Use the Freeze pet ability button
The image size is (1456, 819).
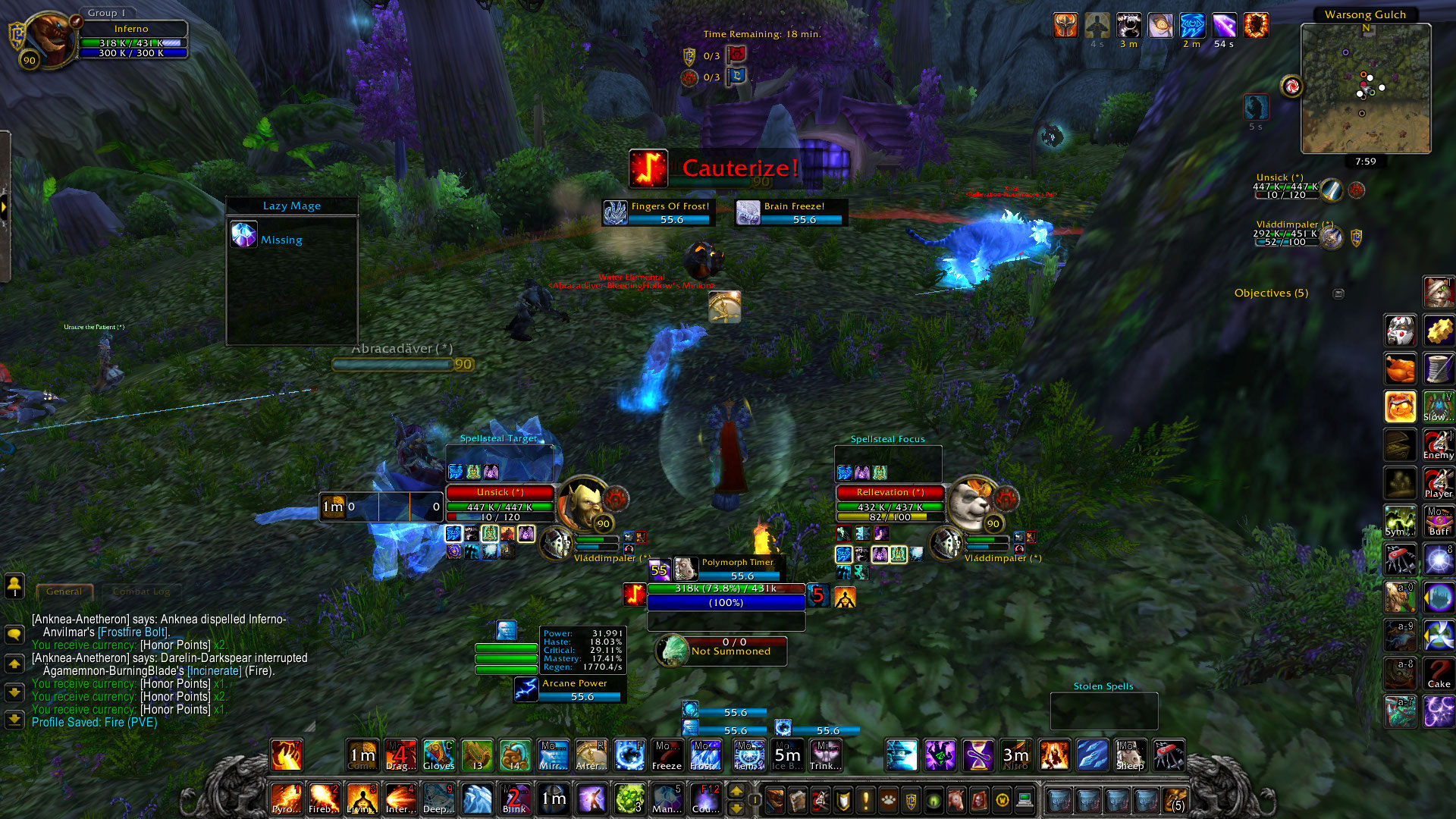pyautogui.click(x=667, y=755)
